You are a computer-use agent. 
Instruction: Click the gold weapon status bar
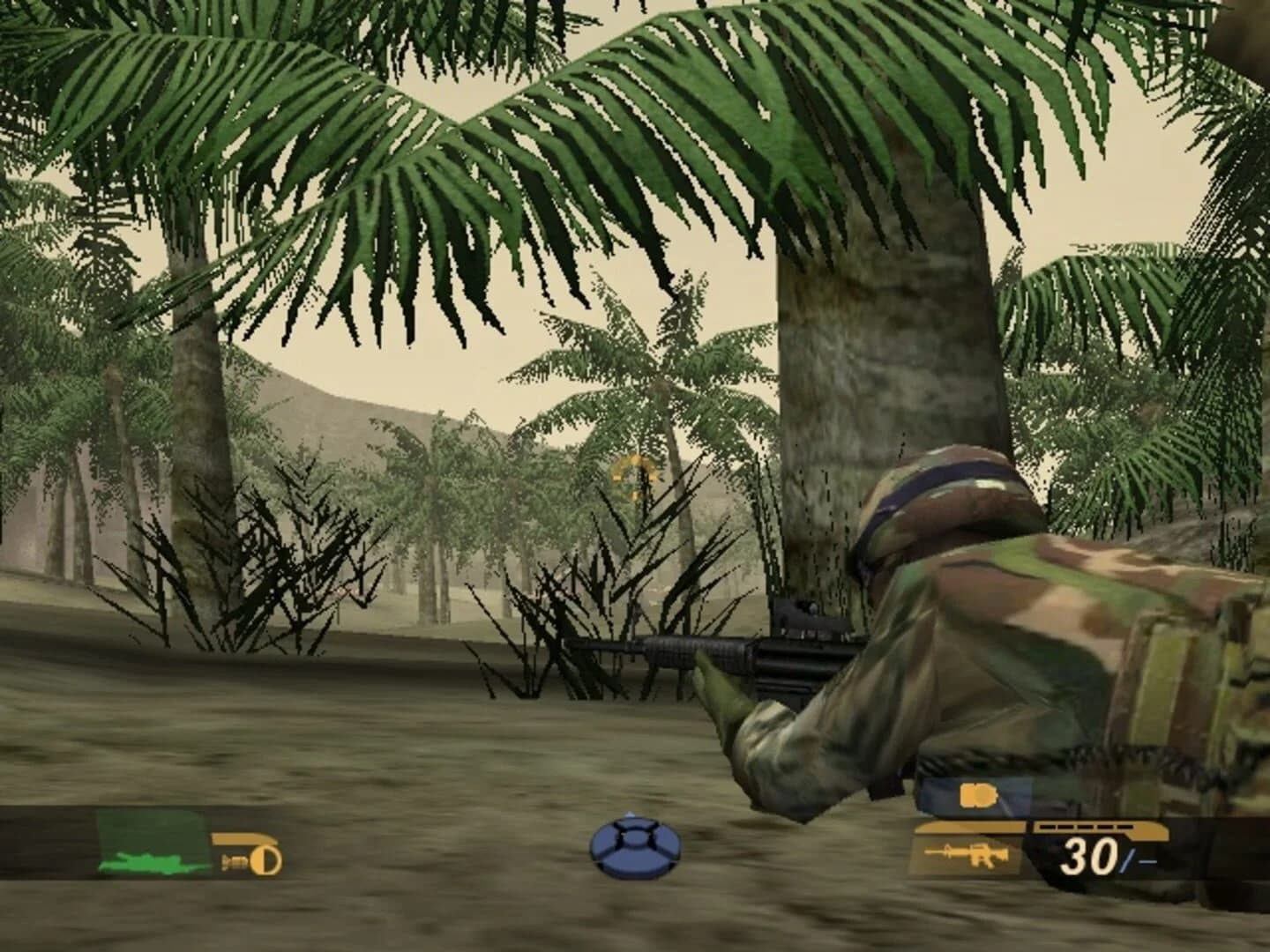pyautogui.click(x=1041, y=826)
